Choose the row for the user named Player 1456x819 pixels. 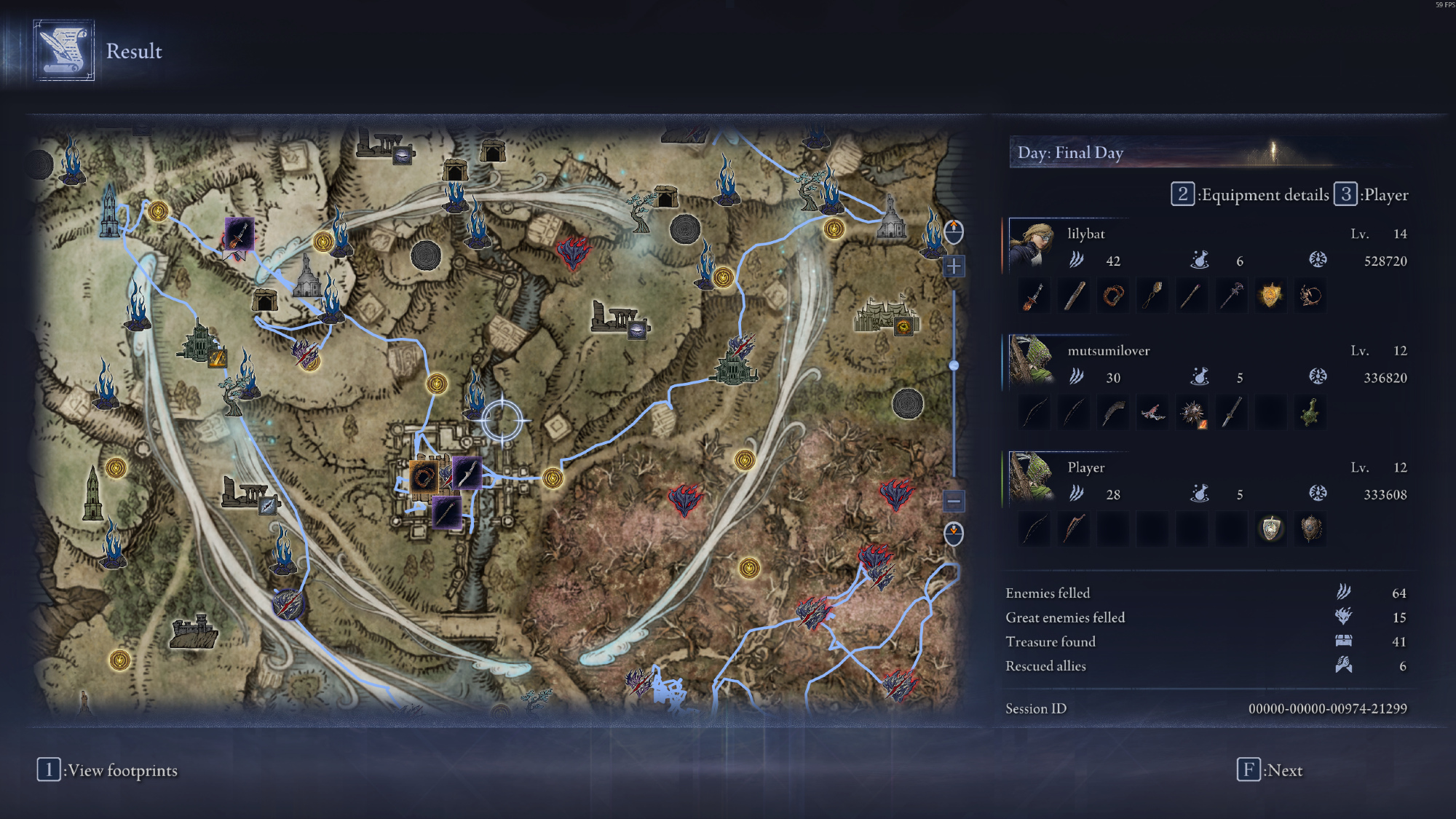tap(1207, 480)
